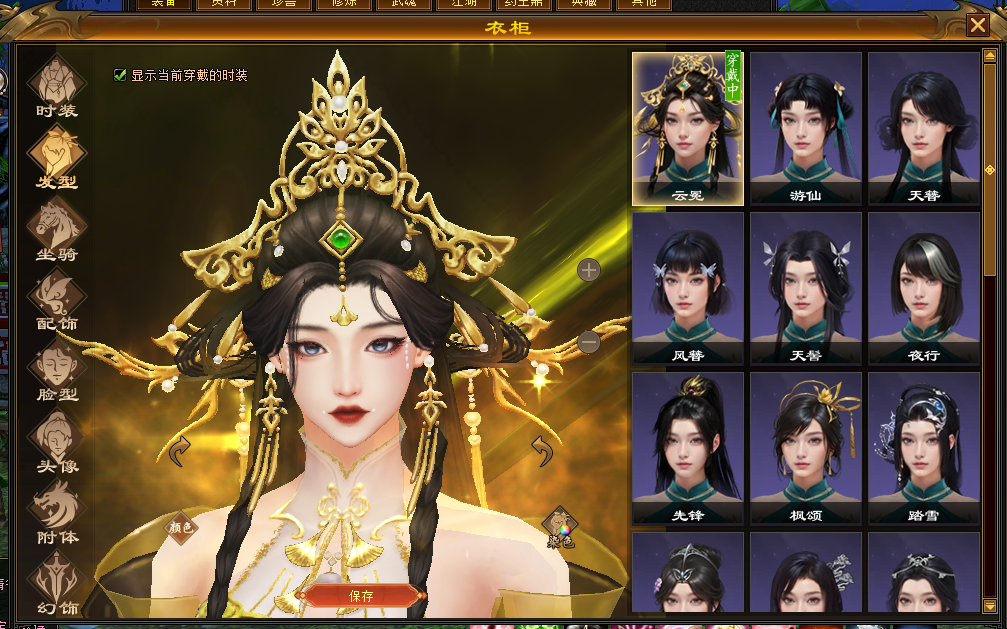Click the 保存 save button
Image resolution: width=1007 pixels, height=629 pixels.
pos(361,596)
